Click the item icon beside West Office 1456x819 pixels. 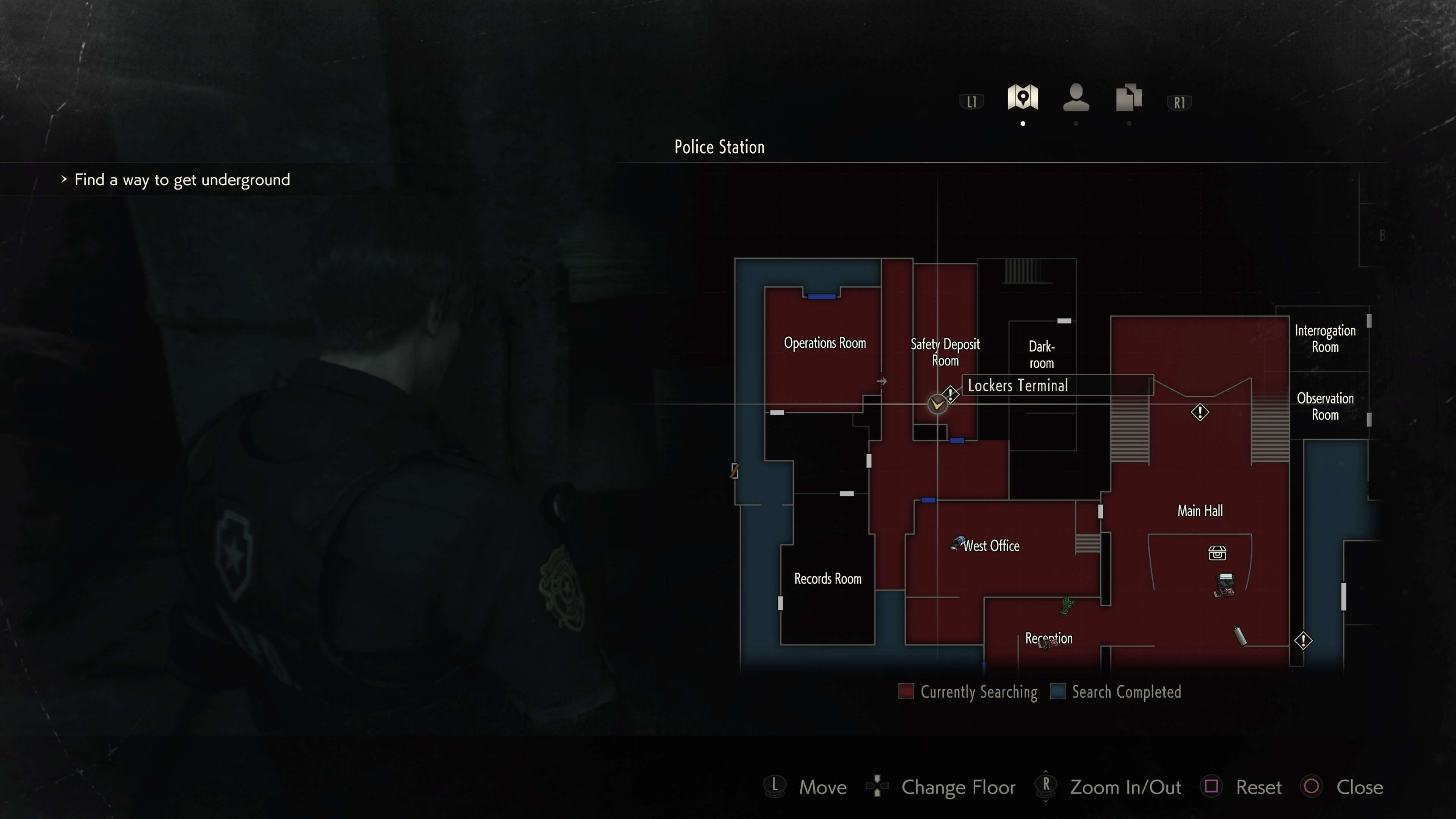[957, 543]
